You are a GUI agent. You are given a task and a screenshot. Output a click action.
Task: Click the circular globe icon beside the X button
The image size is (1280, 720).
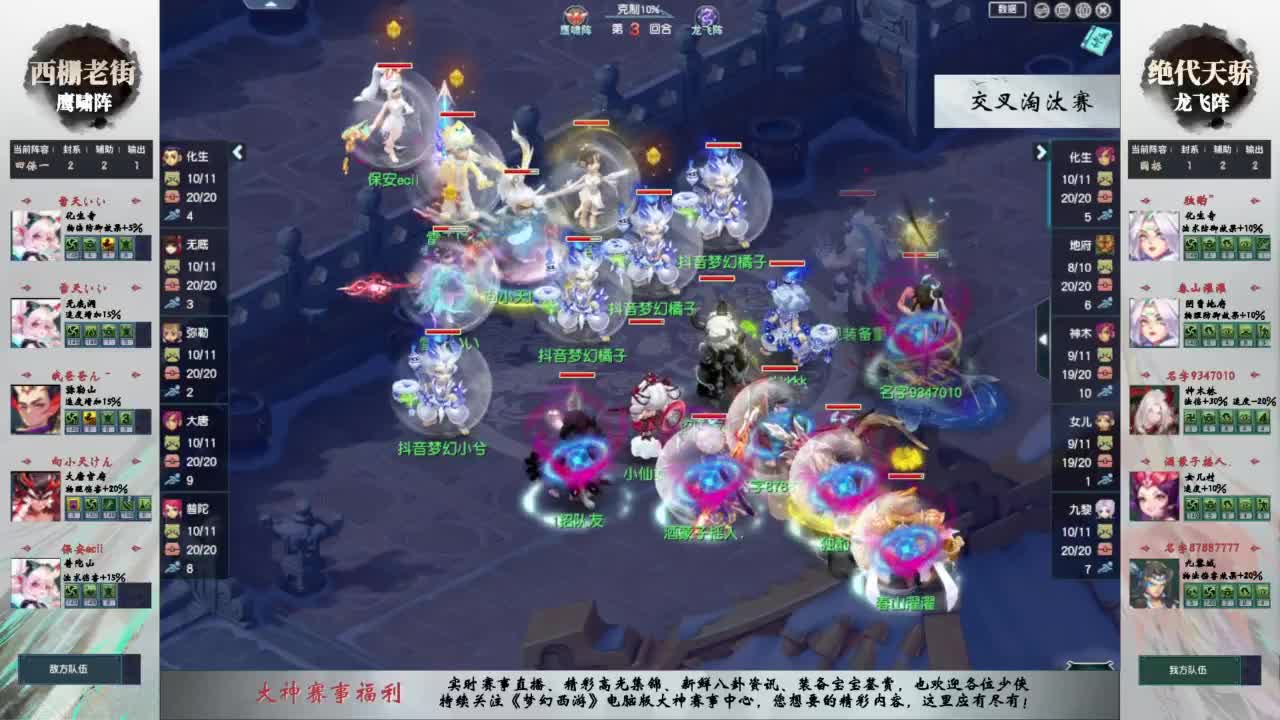tap(1083, 11)
